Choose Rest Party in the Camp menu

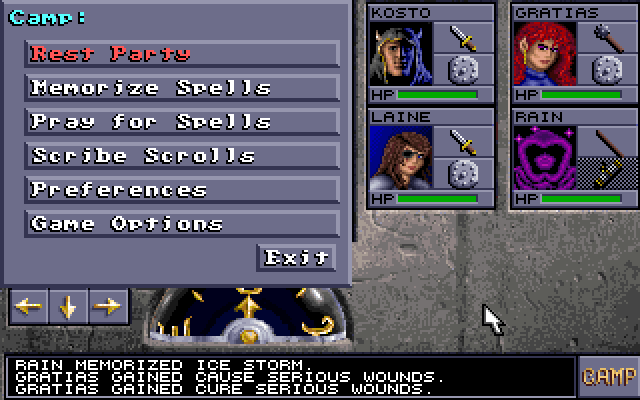point(182,54)
